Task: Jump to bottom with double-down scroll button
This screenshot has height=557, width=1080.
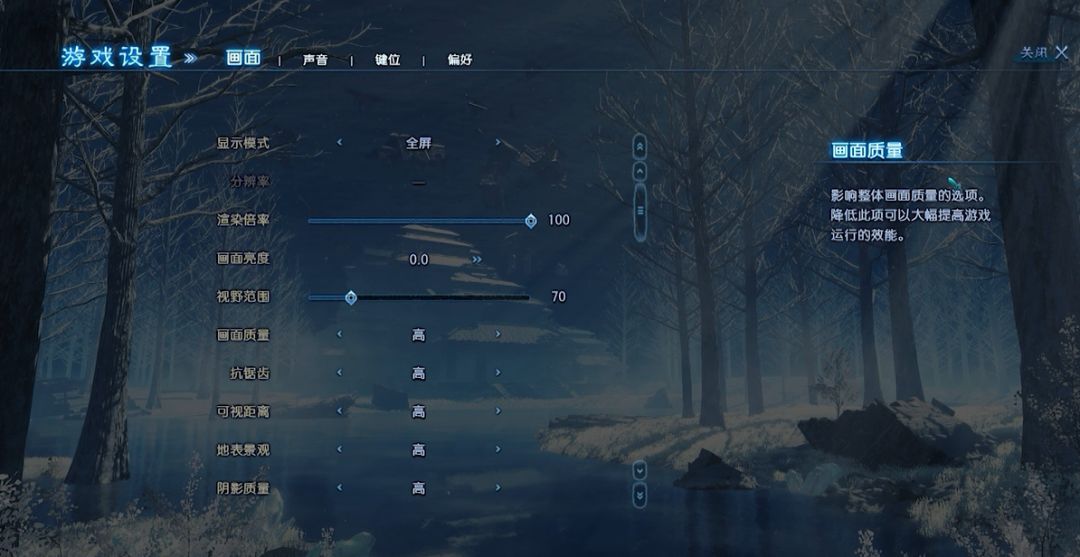Action: (640, 493)
